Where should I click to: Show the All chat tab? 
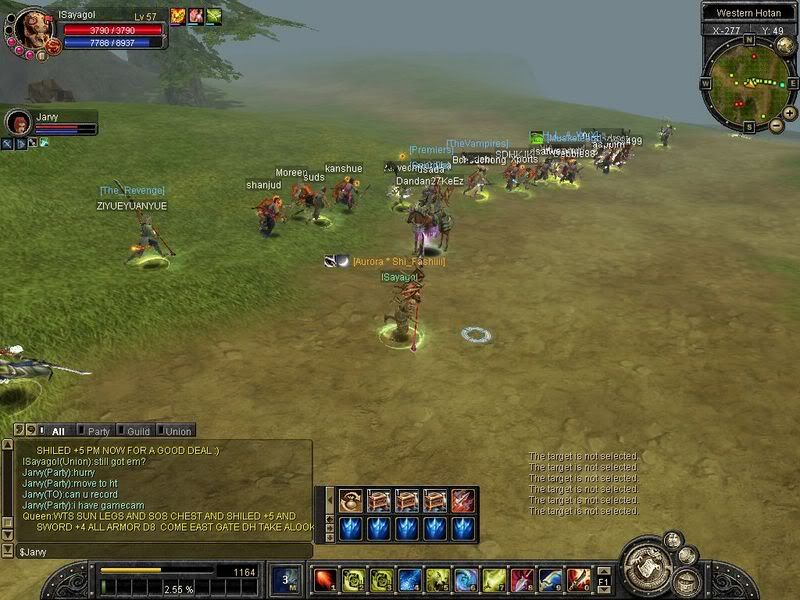57,431
